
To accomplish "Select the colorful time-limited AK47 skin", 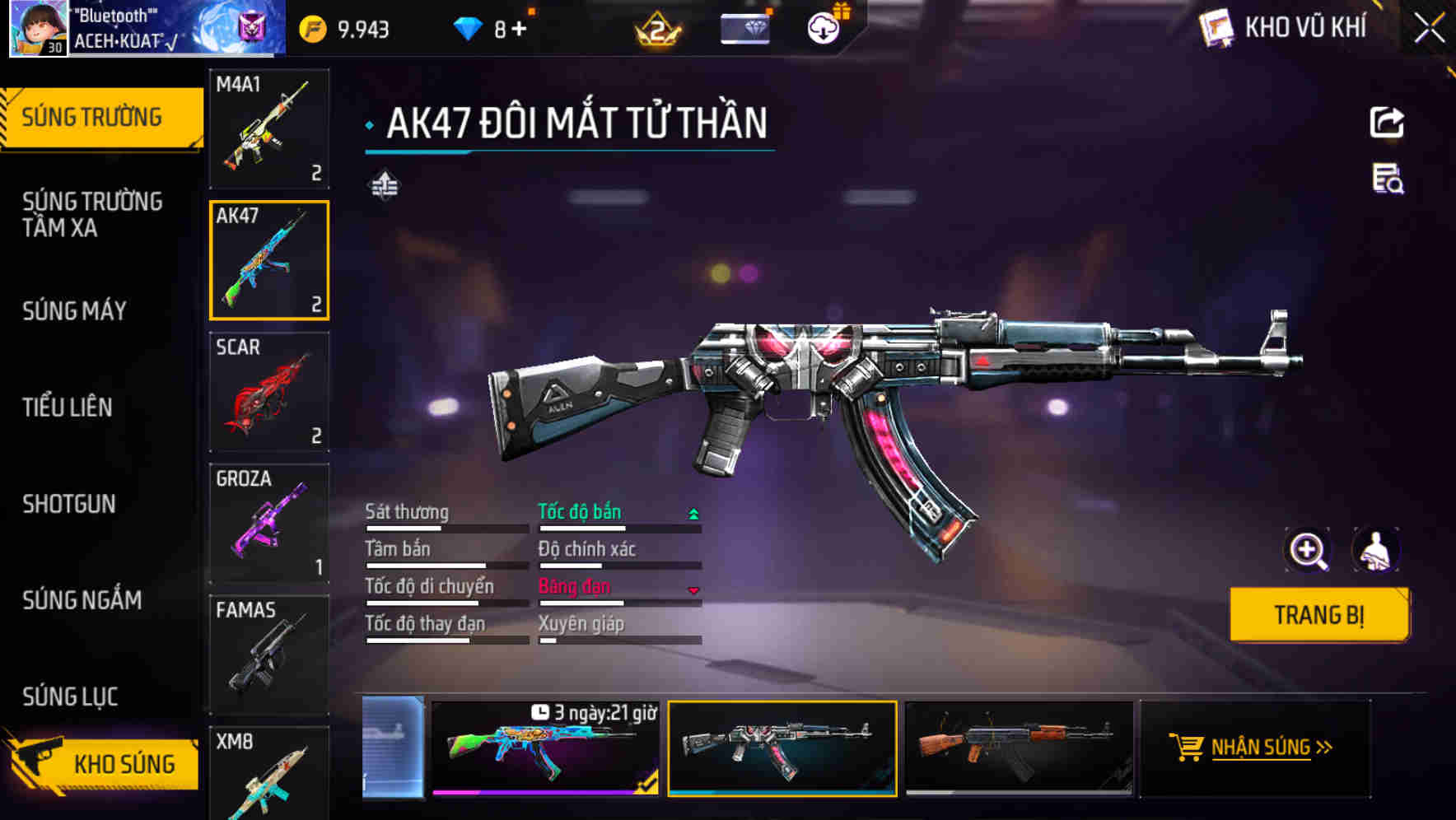I will [545, 748].
